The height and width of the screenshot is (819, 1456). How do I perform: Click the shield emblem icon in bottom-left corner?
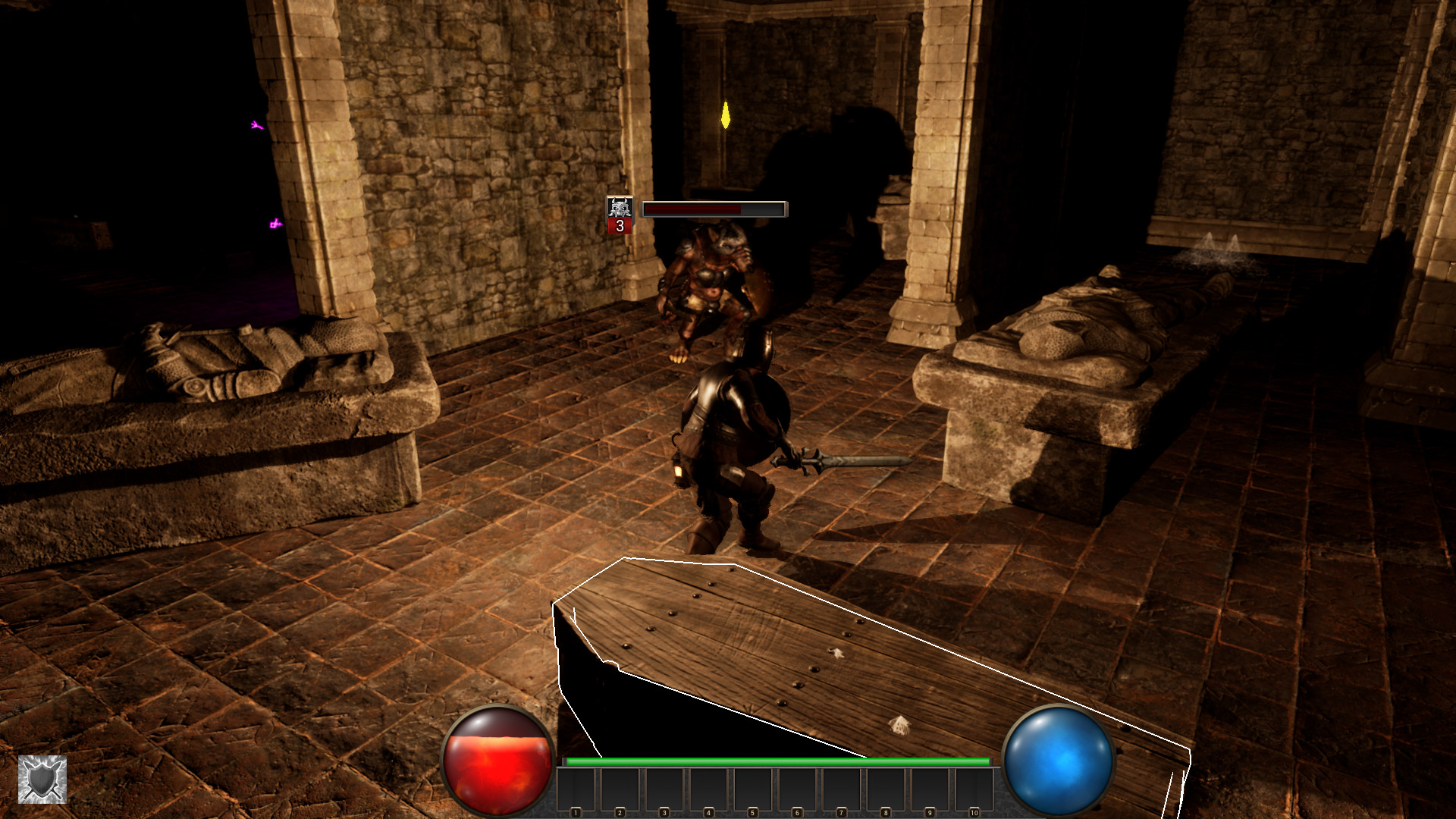[43, 780]
